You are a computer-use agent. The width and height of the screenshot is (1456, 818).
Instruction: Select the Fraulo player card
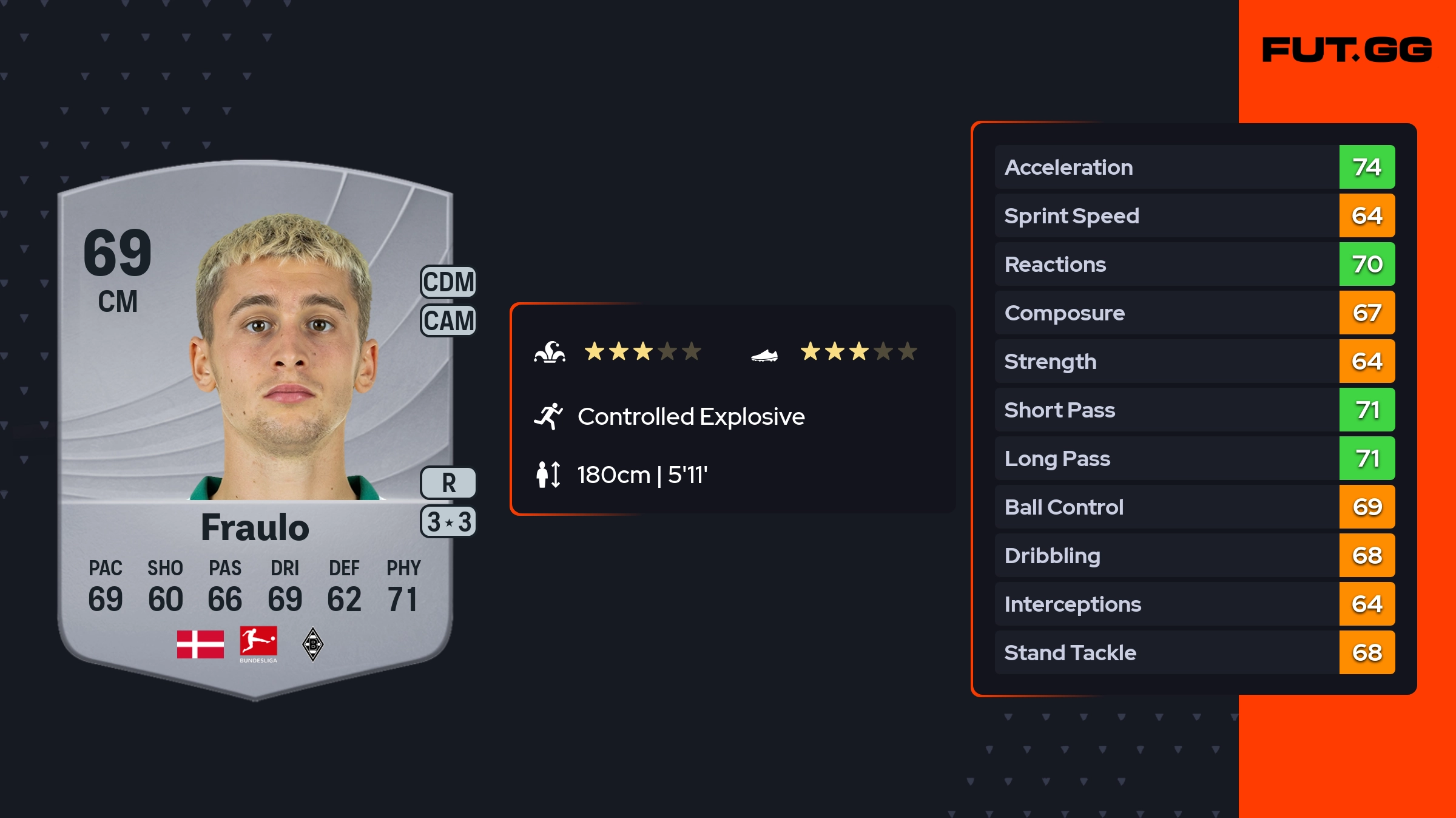[x=255, y=425]
